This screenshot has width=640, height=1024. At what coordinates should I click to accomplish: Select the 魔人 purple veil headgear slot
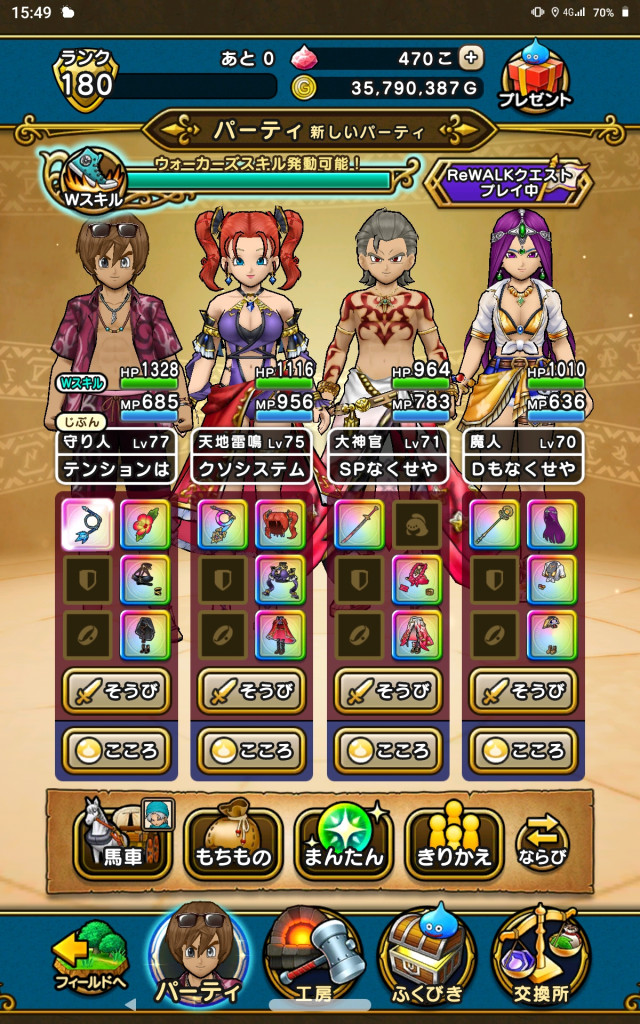coord(551,525)
